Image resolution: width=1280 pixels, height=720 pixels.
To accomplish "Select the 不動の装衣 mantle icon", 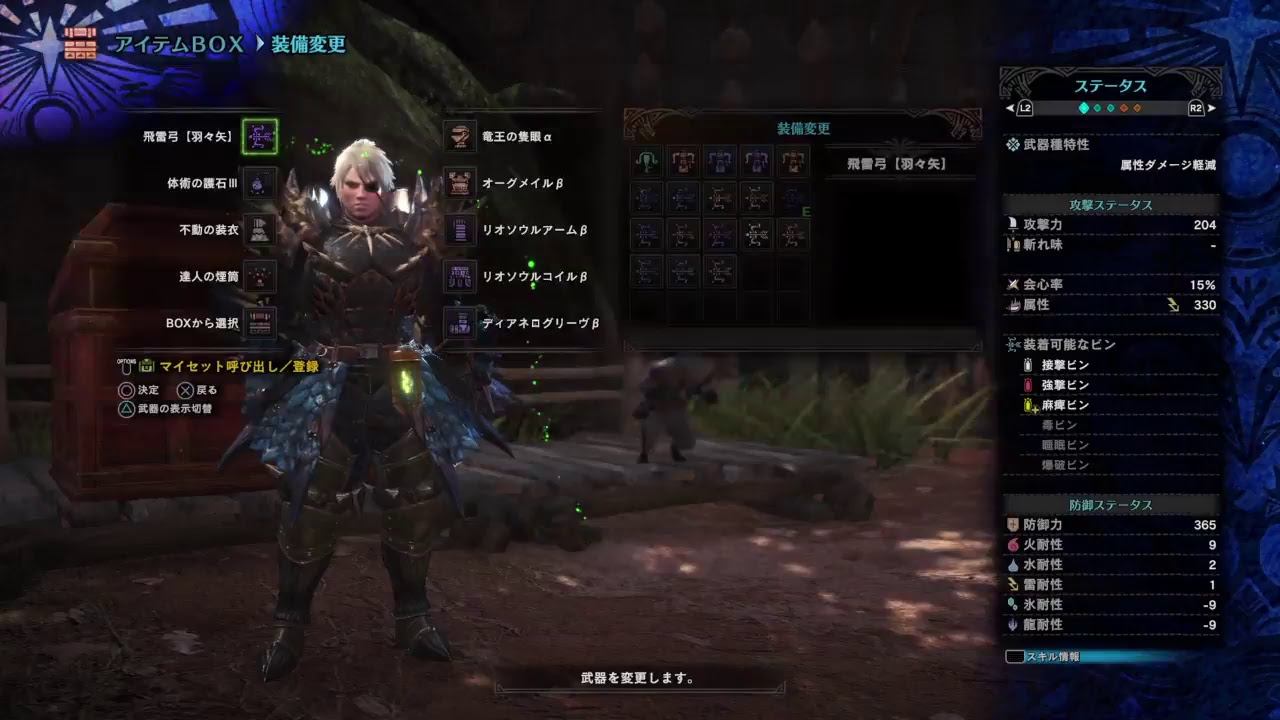I will tap(261, 230).
